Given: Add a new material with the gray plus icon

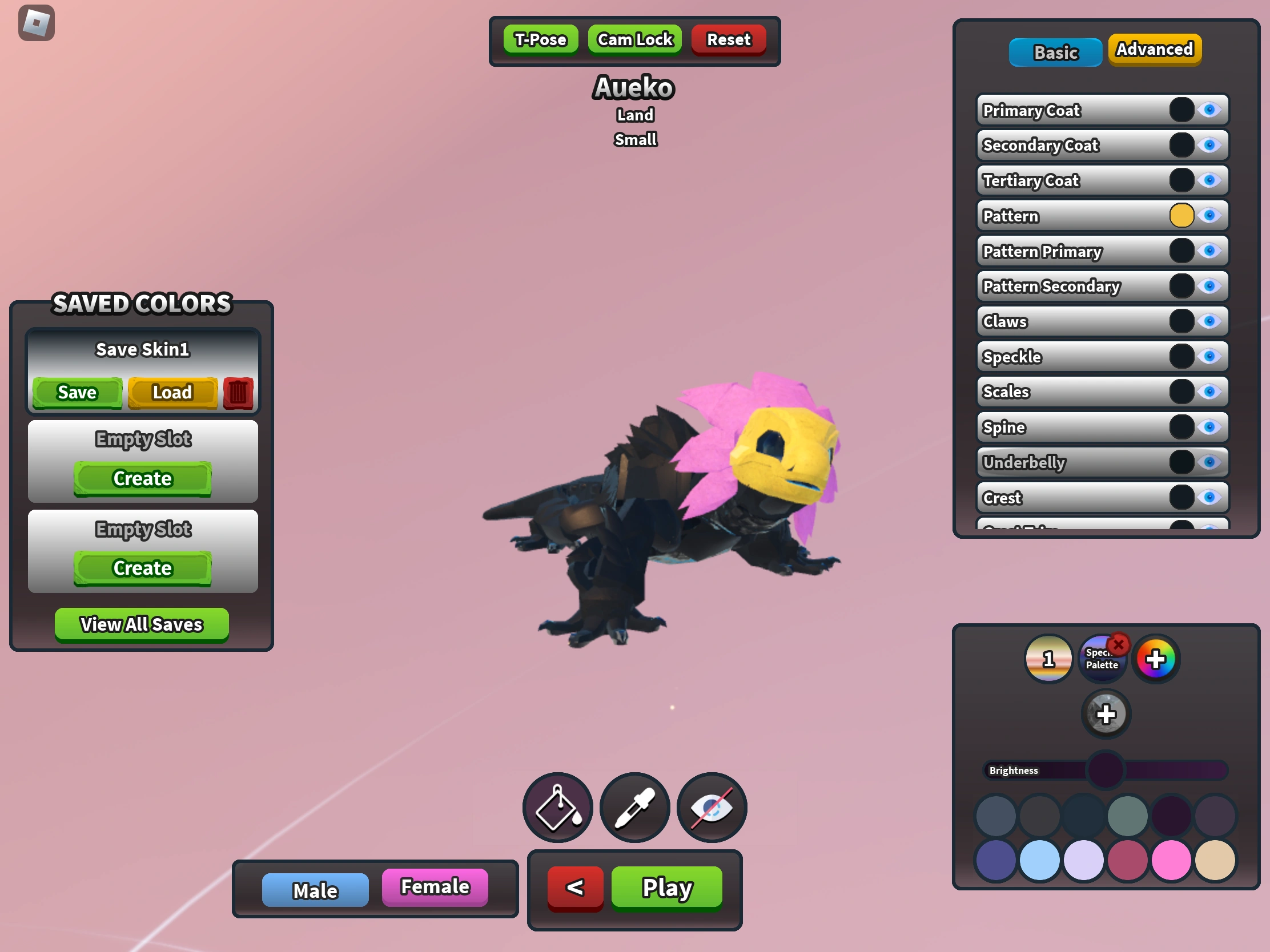Looking at the screenshot, I should 1105,713.
